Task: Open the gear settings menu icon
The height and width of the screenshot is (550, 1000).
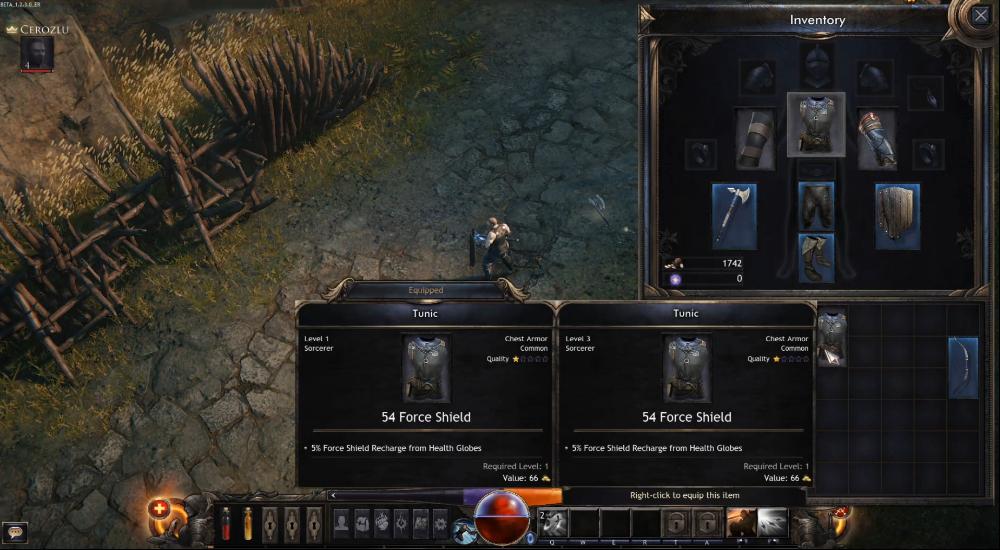Action: tap(439, 523)
